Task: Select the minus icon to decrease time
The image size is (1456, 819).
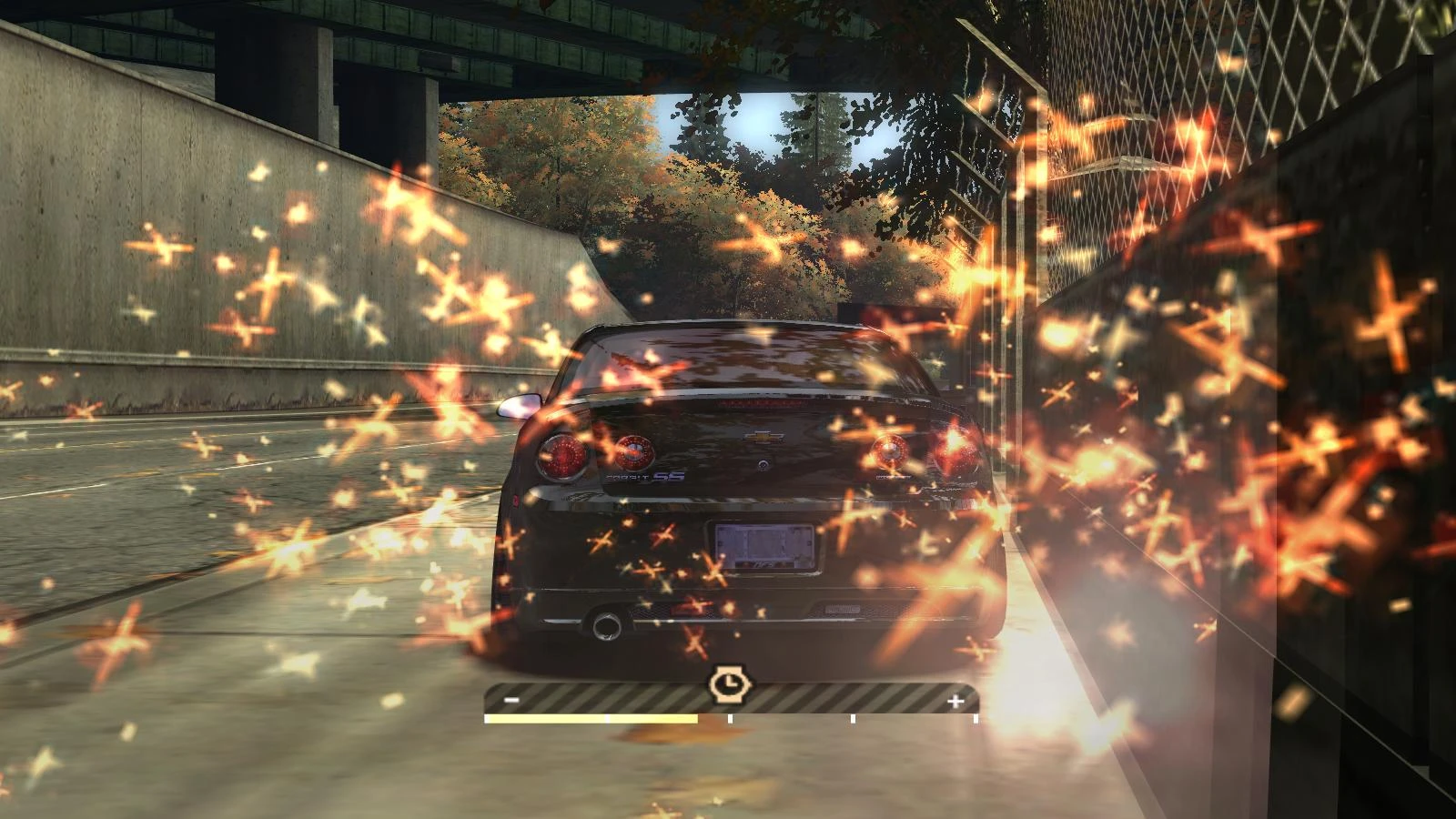Action: click(x=511, y=699)
